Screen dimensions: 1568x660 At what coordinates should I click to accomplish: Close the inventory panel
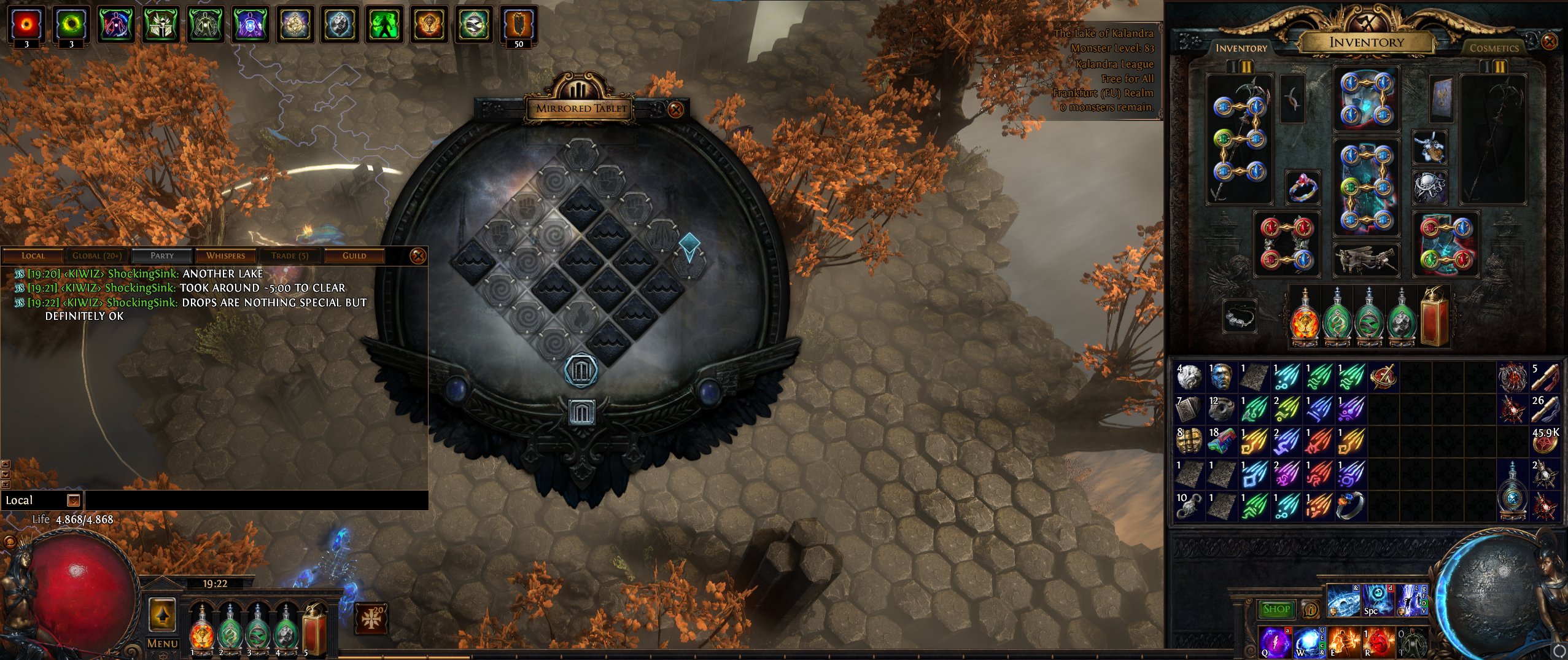tap(1549, 42)
